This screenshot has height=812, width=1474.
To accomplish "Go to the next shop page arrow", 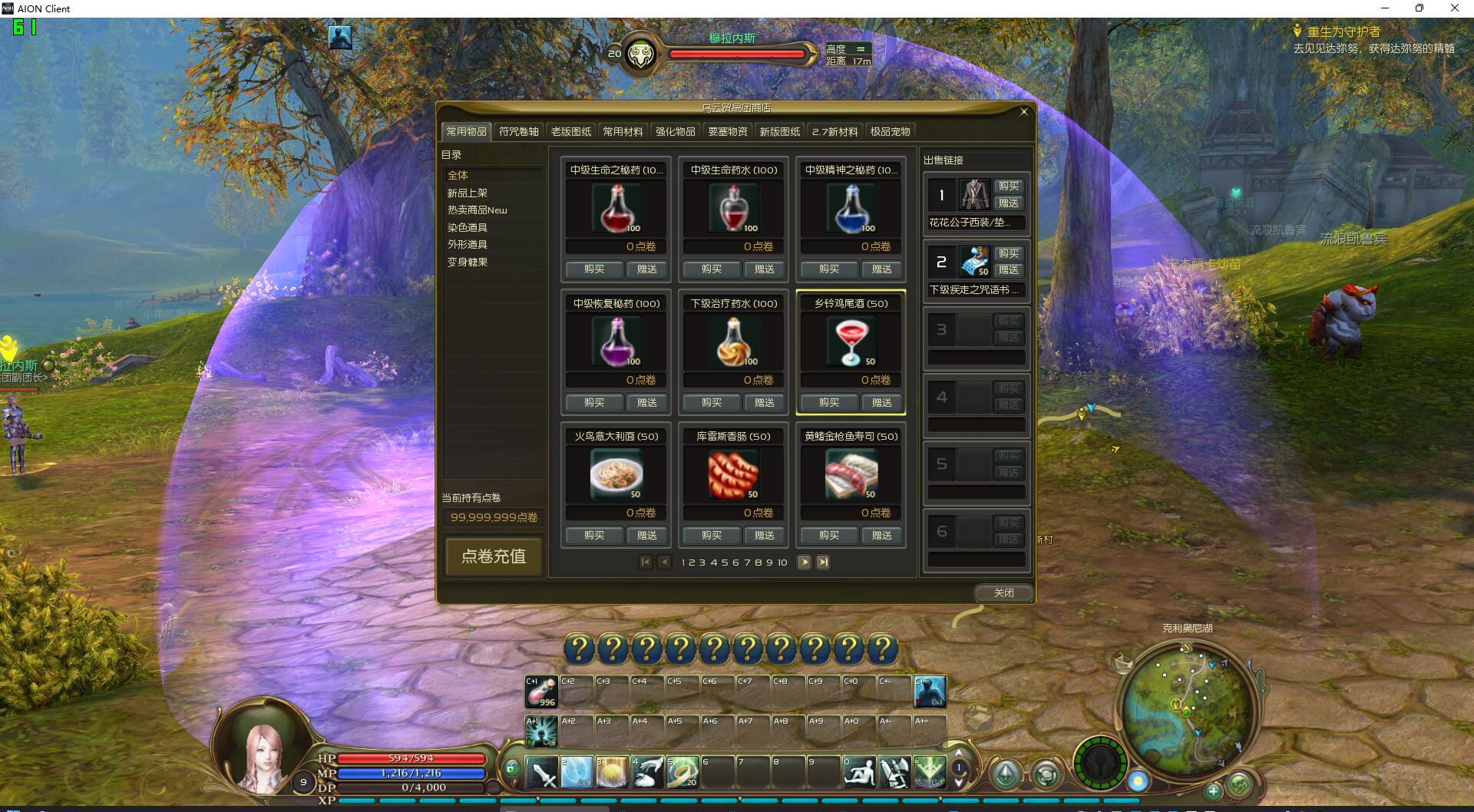I will click(804, 563).
